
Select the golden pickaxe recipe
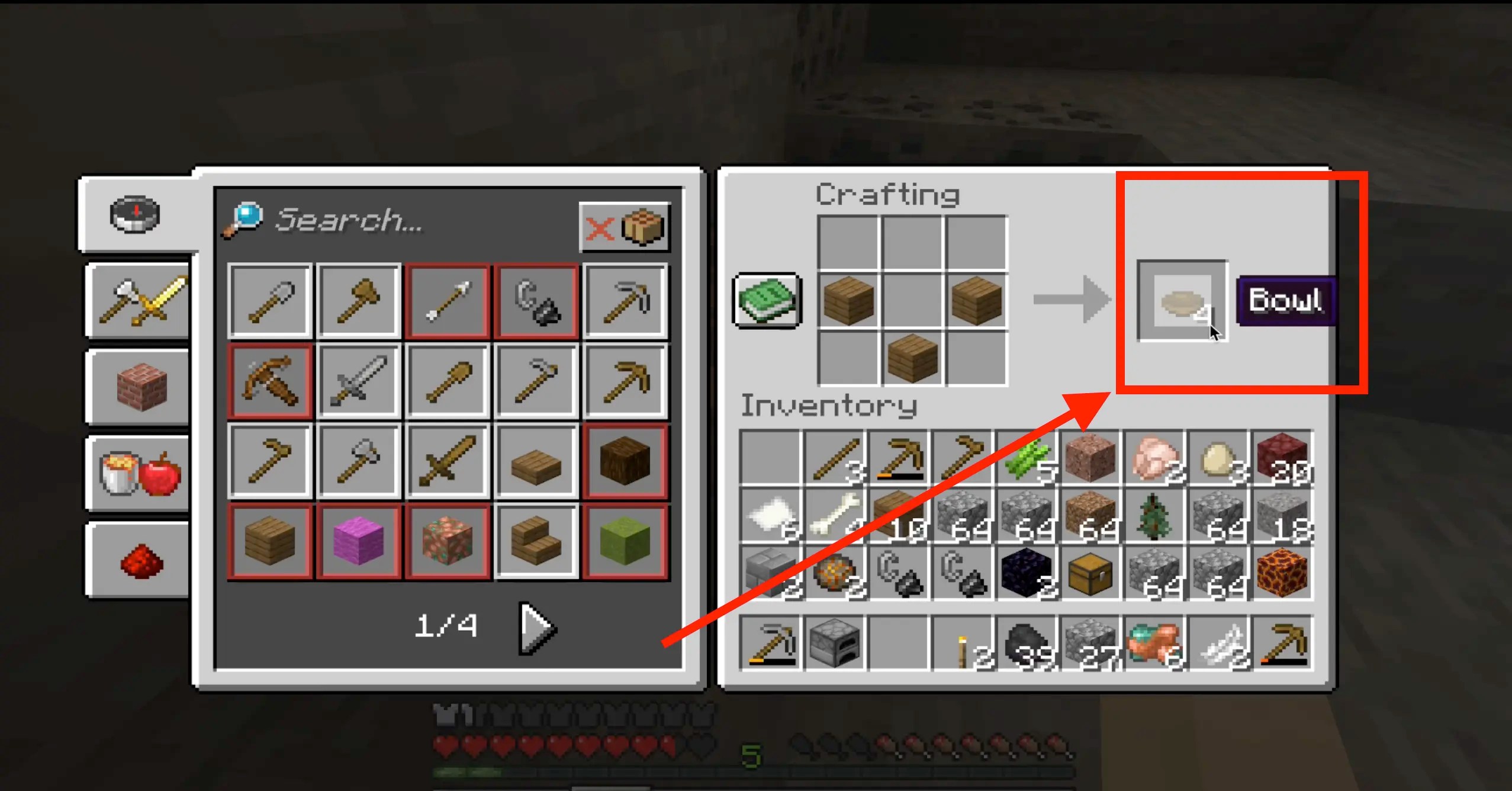coord(625,379)
